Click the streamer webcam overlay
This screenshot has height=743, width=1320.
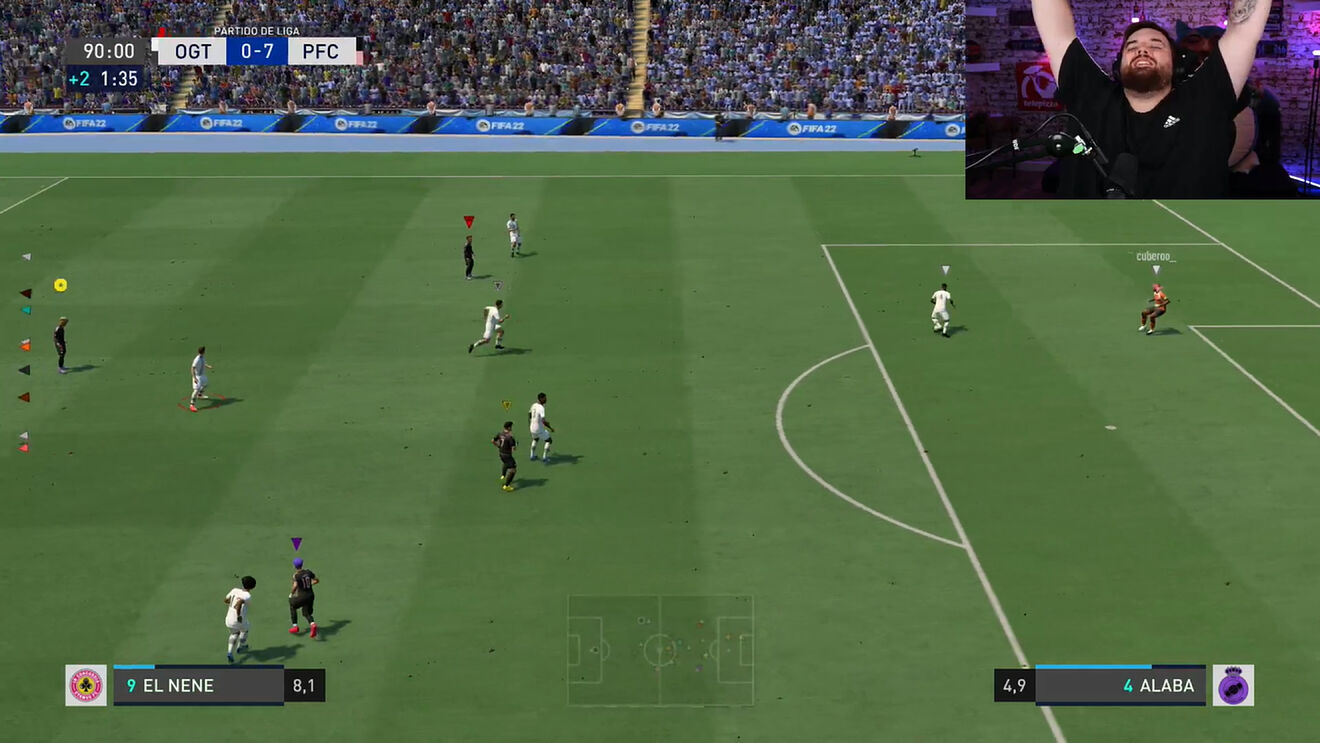tap(1142, 99)
